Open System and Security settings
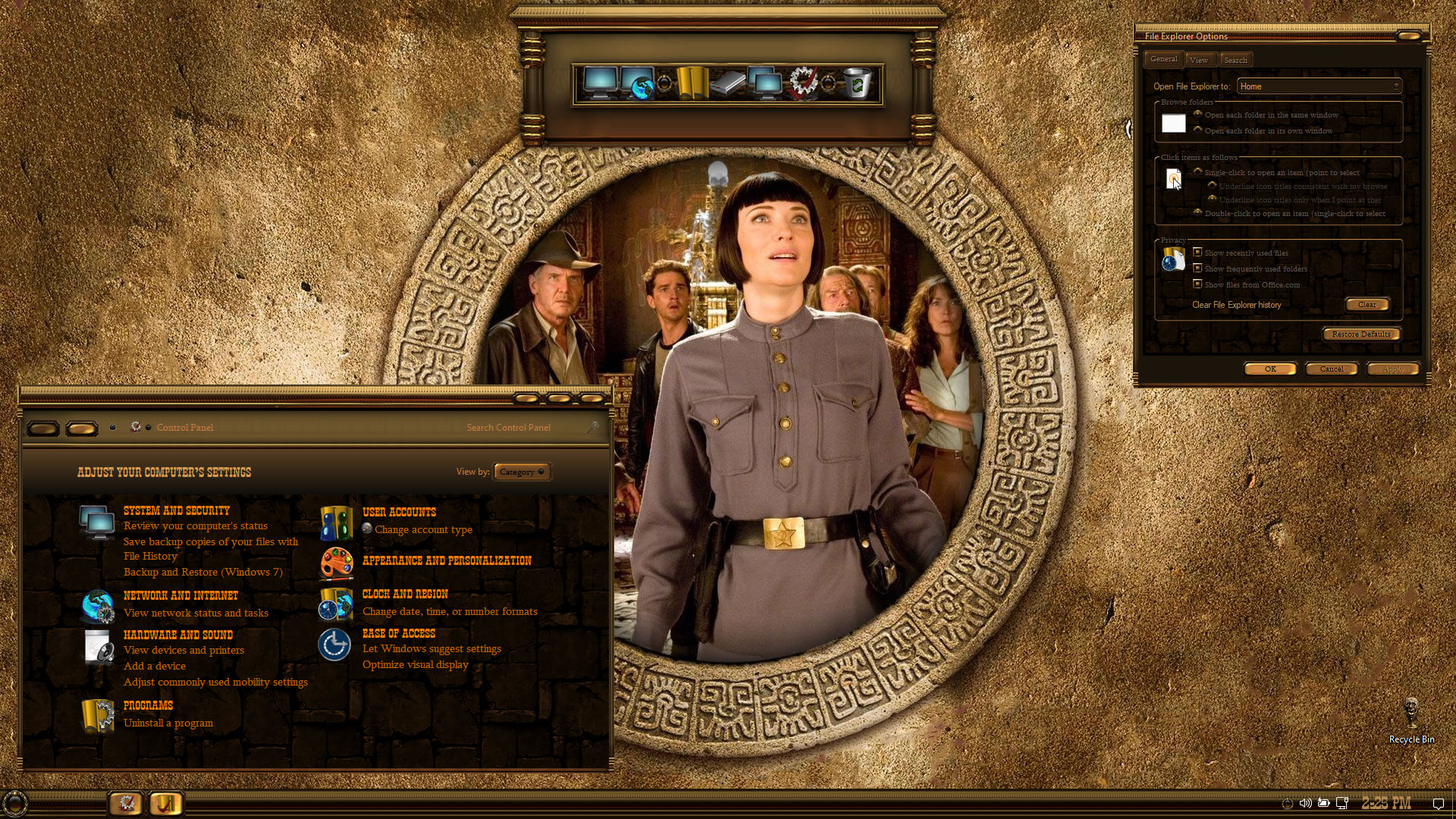 tap(176, 511)
